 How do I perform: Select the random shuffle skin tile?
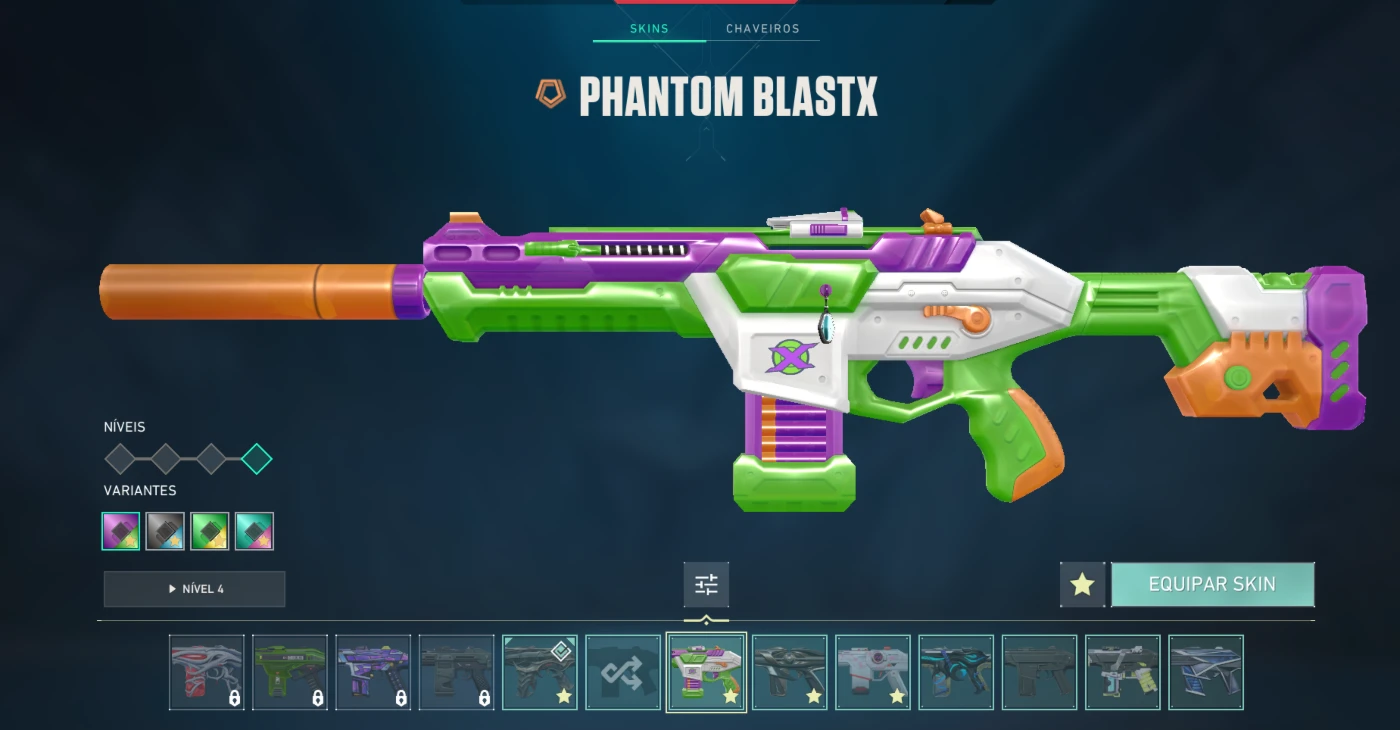pos(623,672)
